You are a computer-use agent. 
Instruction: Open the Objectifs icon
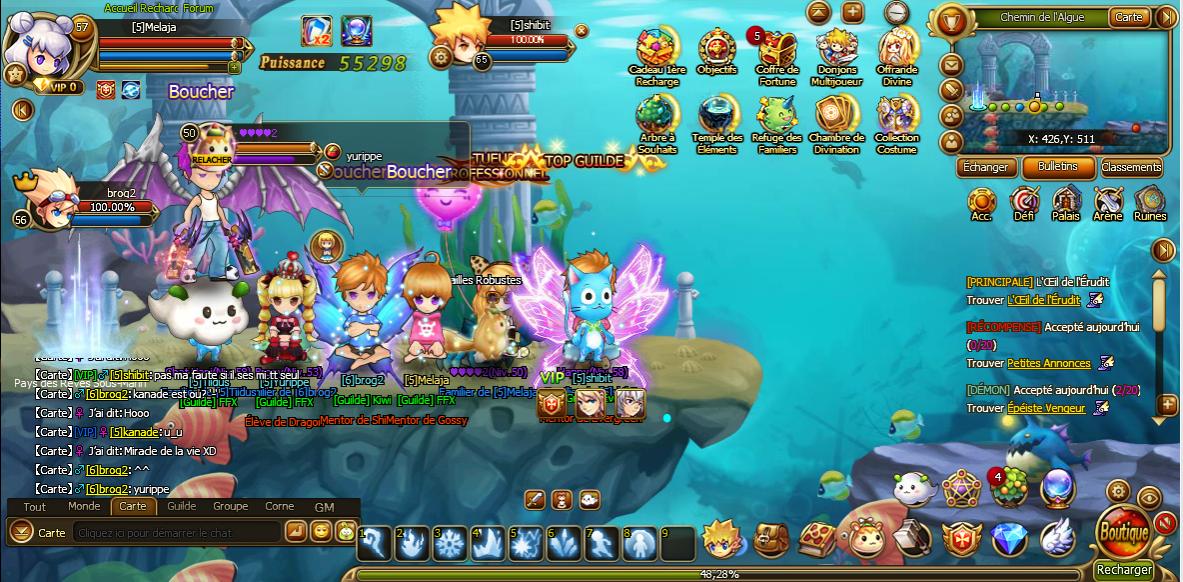click(717, 50)
